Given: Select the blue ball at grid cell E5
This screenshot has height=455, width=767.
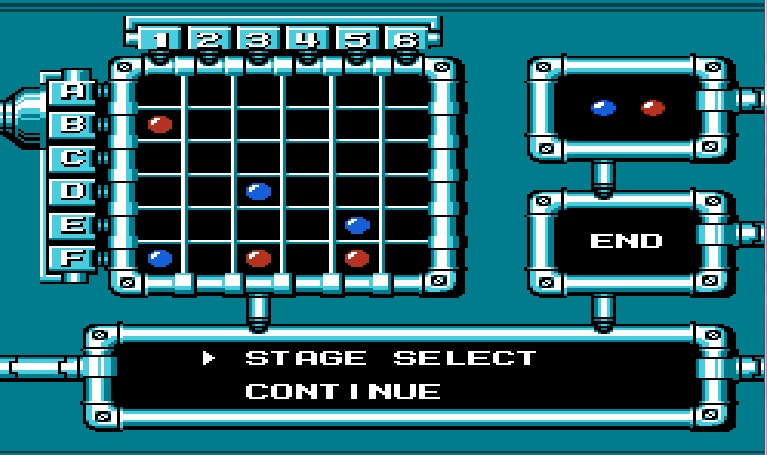Looking at the screenshot, I should click(357, 225).
